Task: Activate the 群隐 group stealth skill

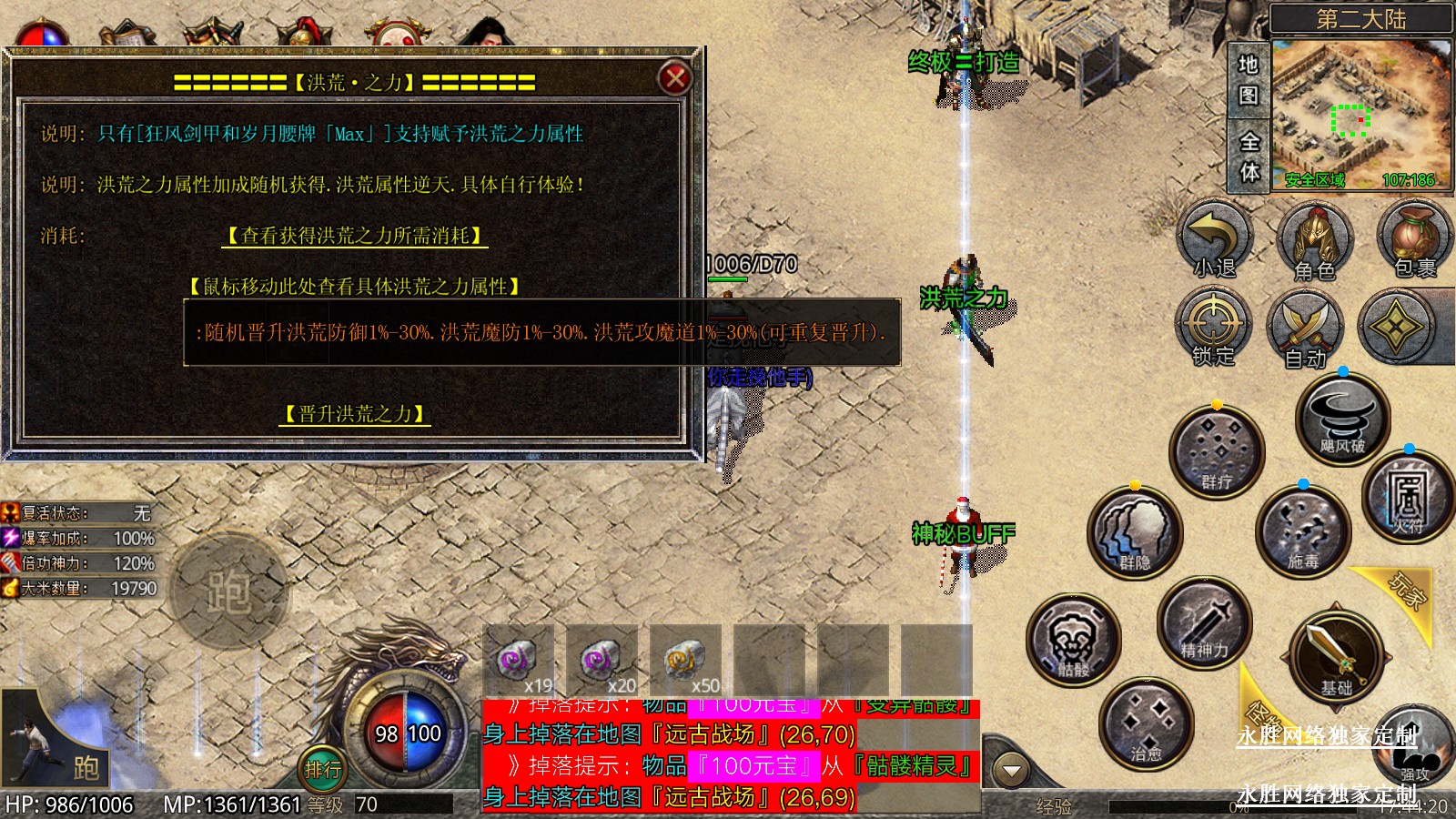Action: (1135, 533)
